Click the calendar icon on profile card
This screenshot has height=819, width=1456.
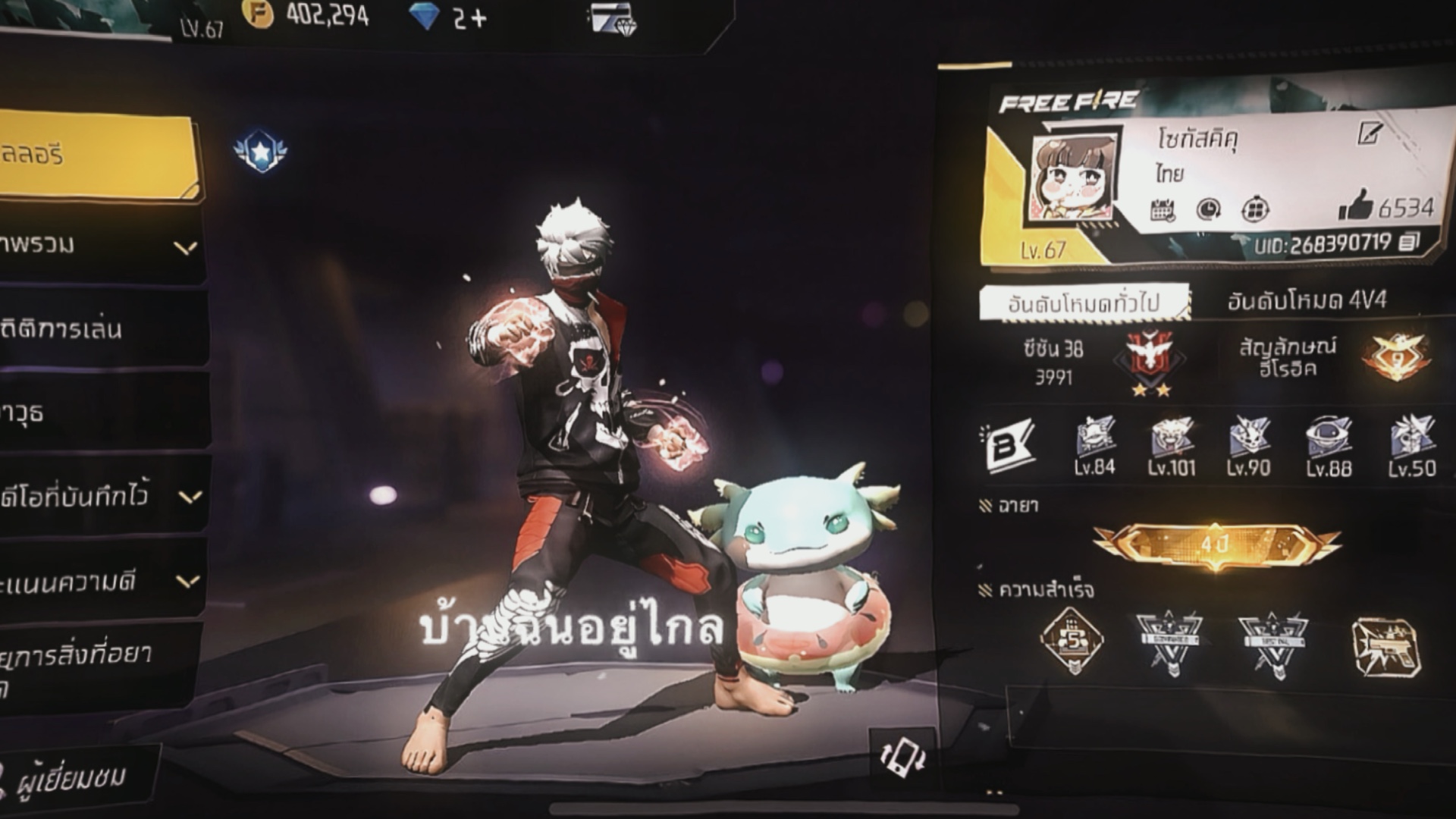pos(1163,209)
